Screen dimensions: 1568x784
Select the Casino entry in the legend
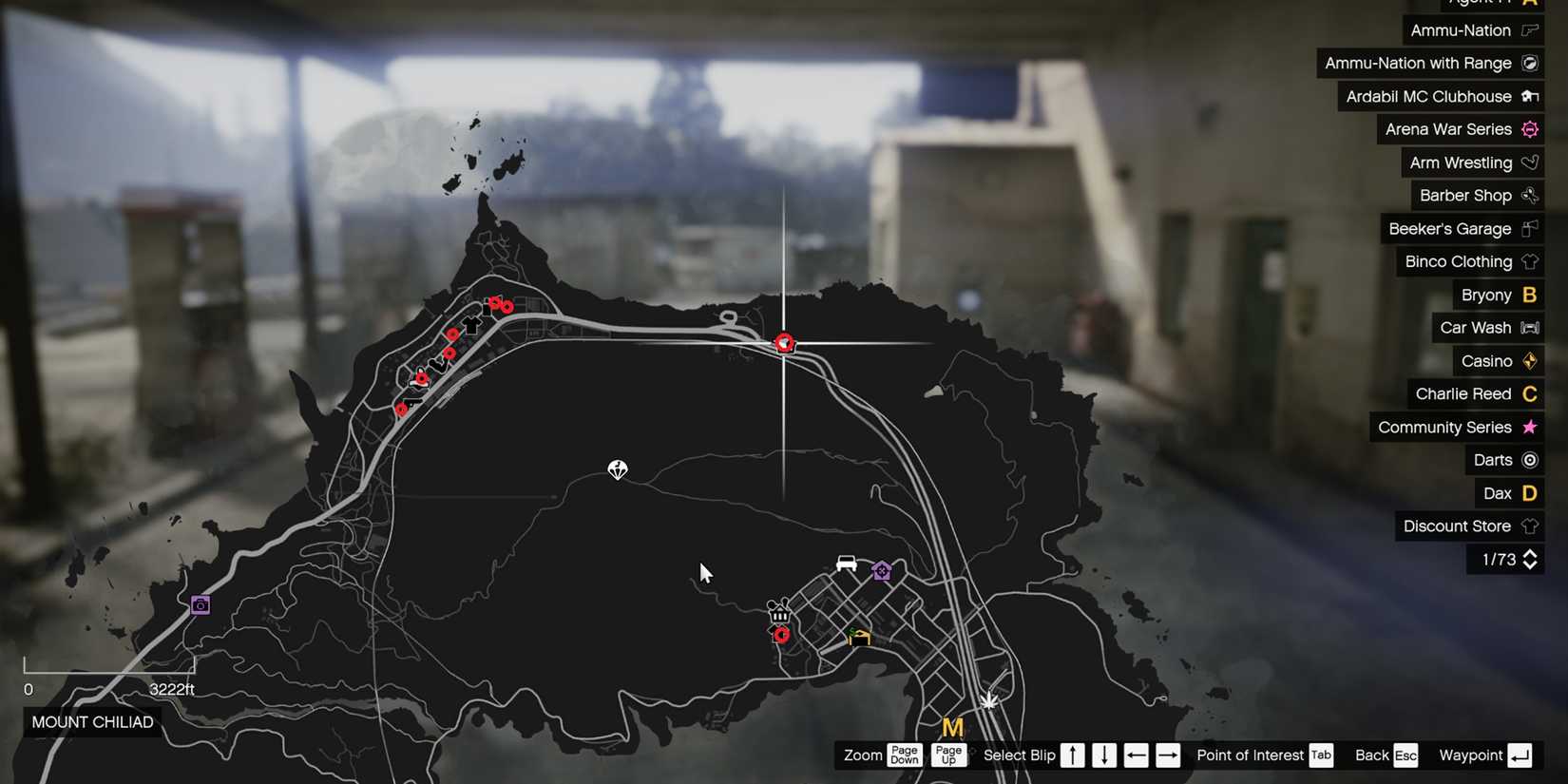pos(1486,361)
